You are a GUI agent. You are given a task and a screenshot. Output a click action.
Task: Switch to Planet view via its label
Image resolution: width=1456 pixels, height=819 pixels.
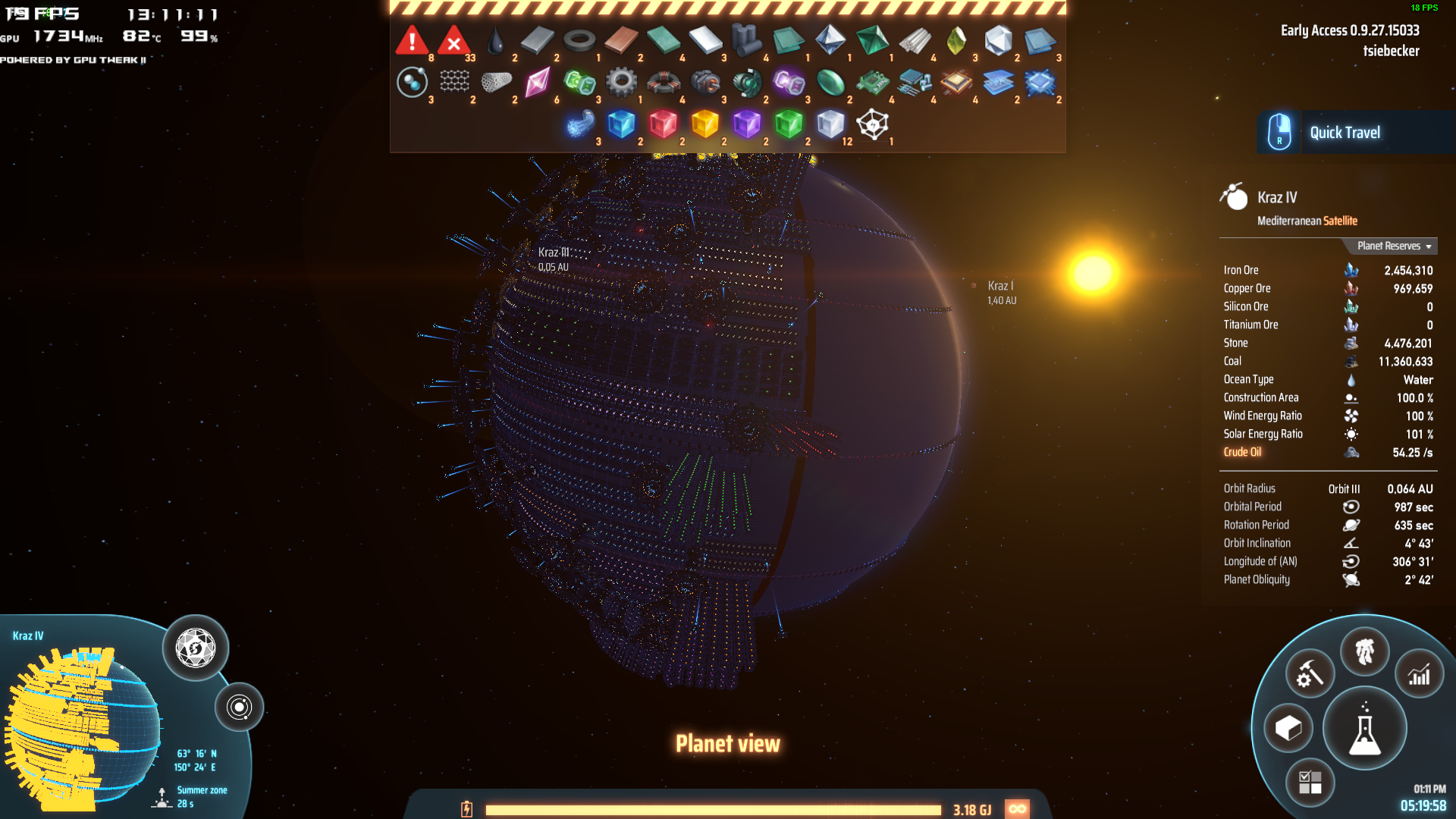(728, 744)
